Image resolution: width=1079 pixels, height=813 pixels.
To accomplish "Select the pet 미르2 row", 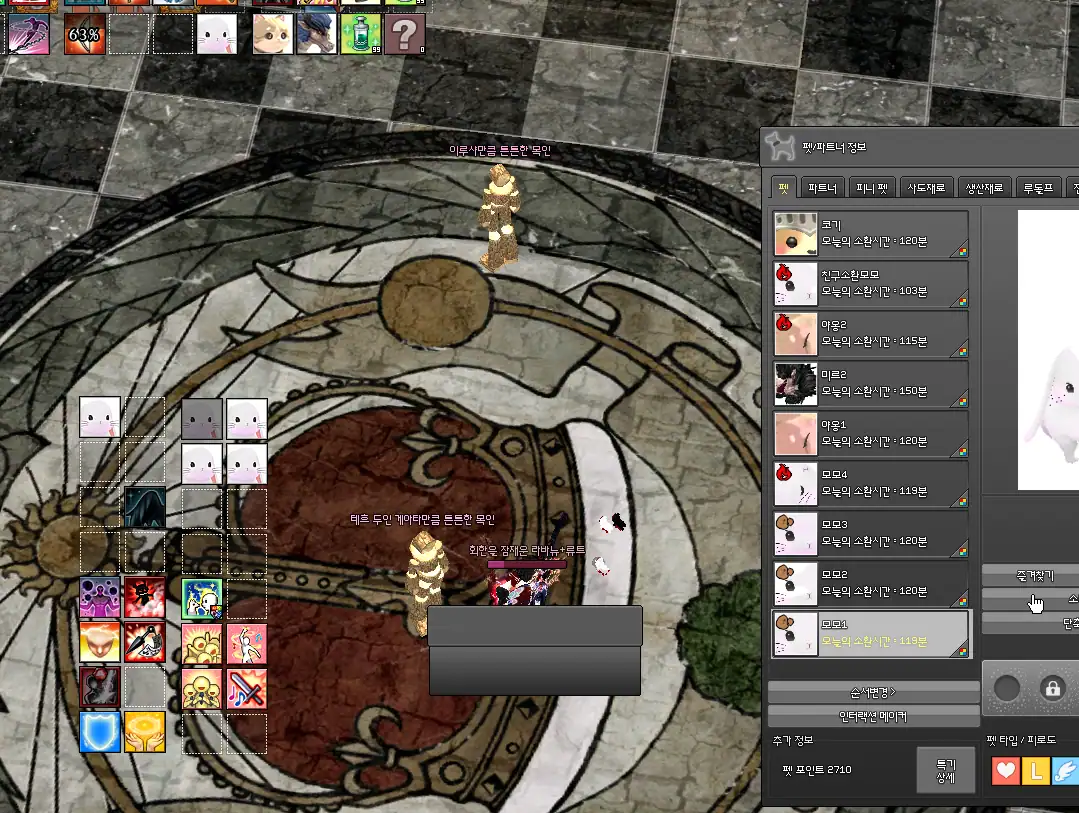I will coord(870,384).
